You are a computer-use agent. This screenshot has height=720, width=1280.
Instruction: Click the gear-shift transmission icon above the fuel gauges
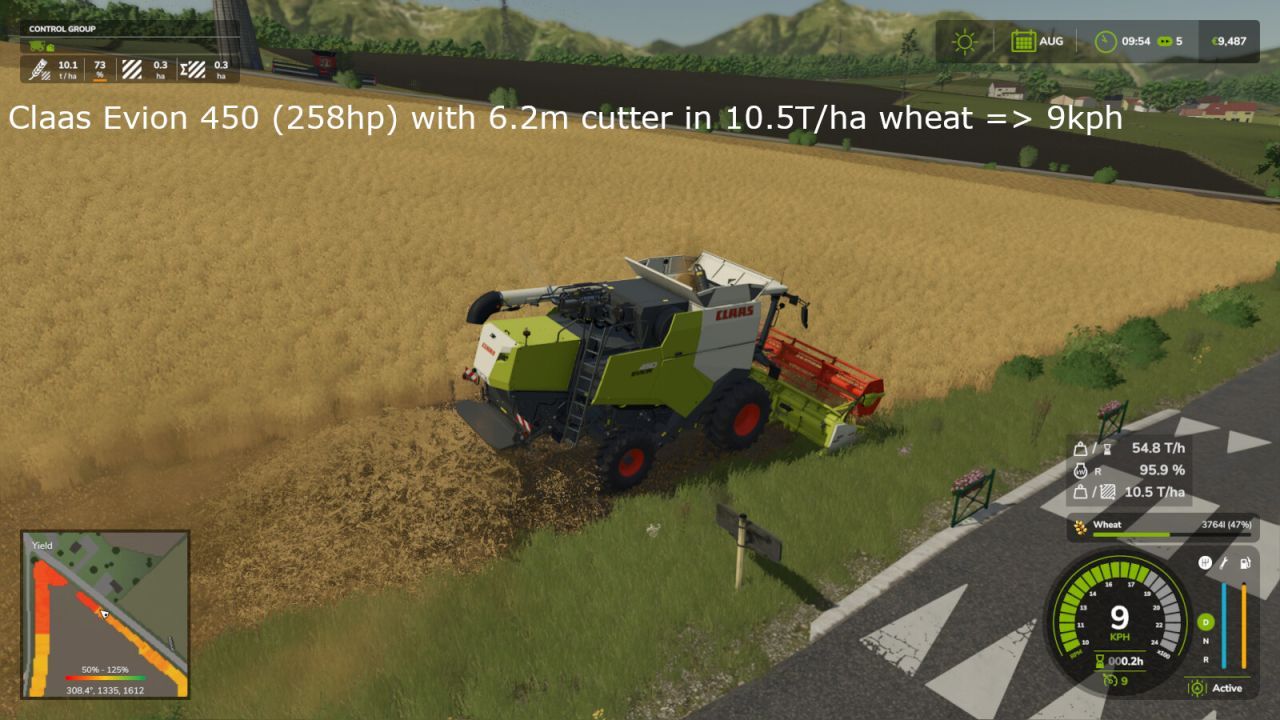(1205, 564)
